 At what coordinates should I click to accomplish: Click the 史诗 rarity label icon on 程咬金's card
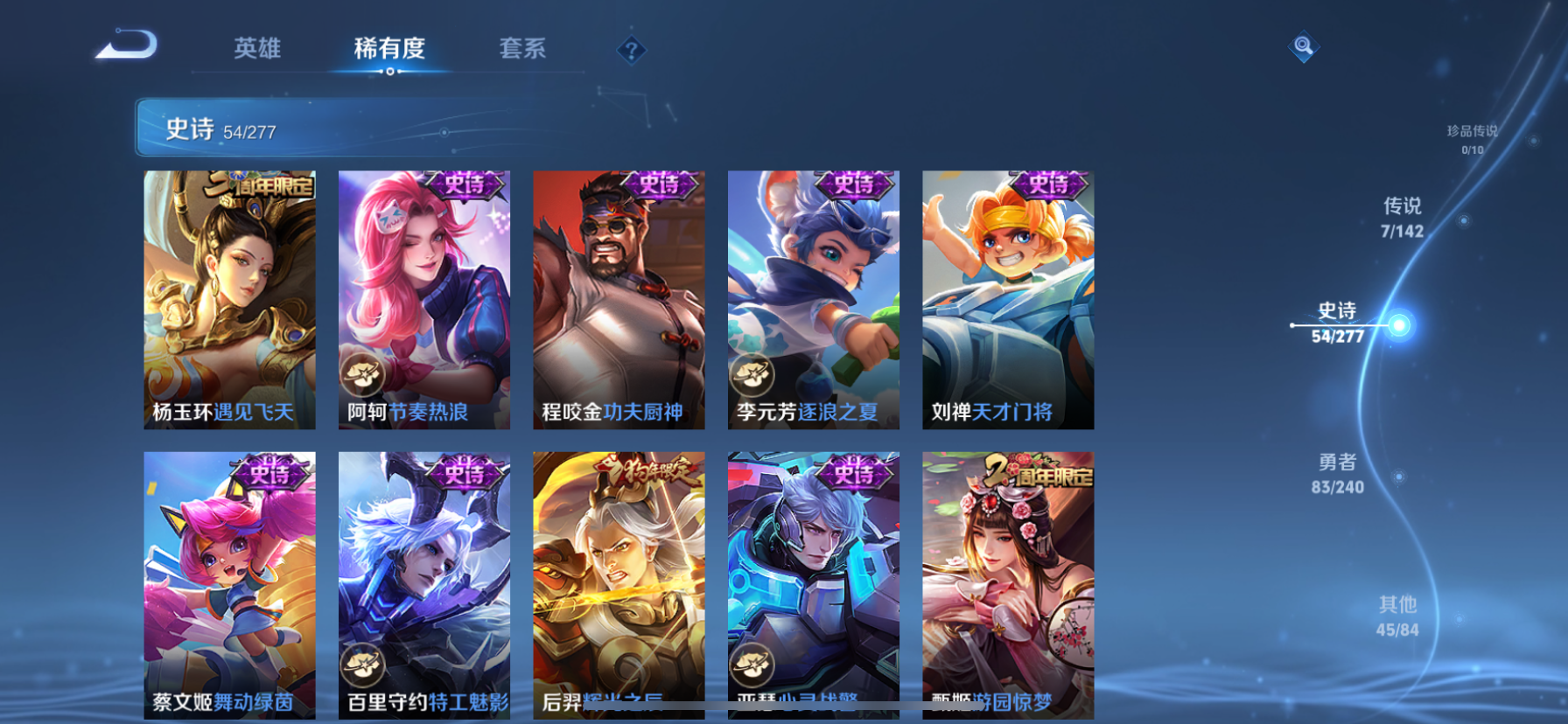[661, 185]
